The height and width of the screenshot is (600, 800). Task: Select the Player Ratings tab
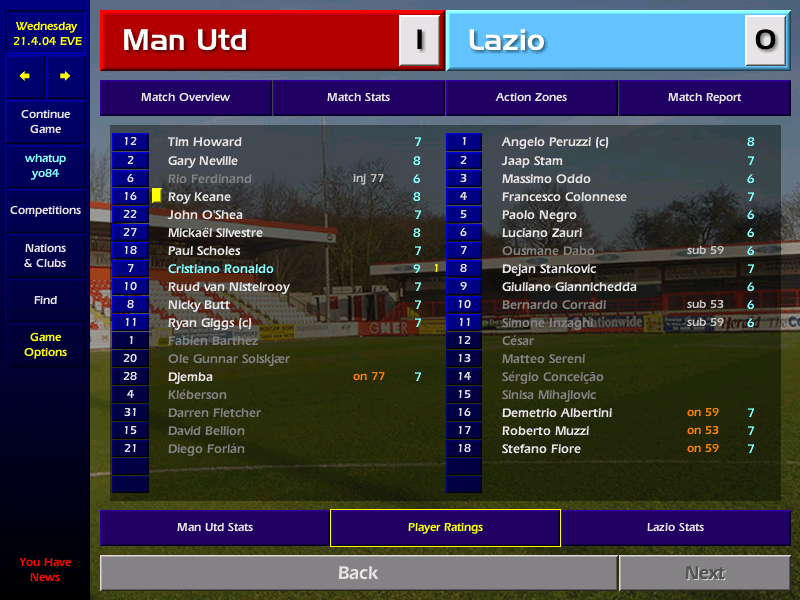(x=445, y=527)
